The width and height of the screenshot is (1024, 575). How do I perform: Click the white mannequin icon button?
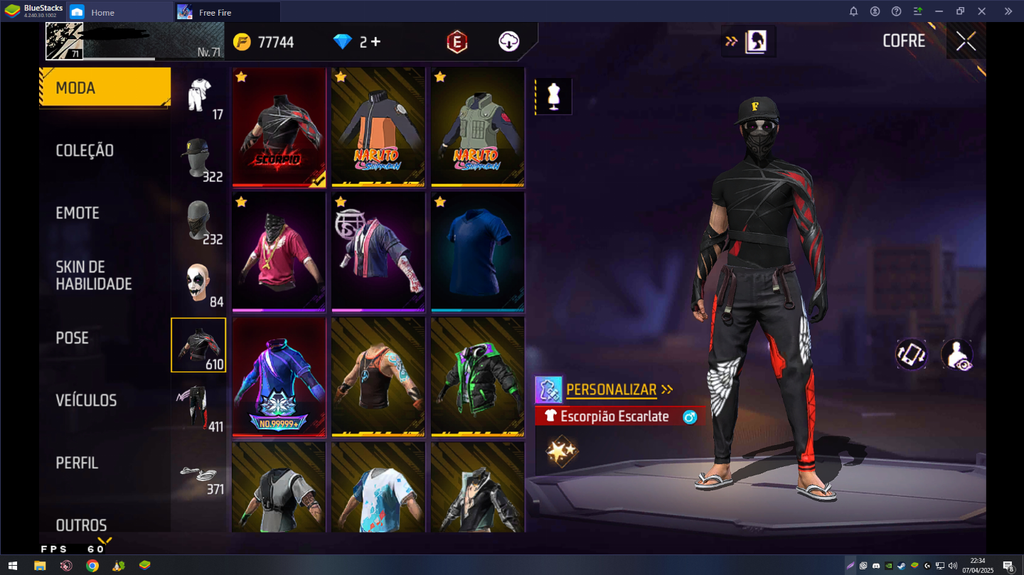click(x=554, y=96)
